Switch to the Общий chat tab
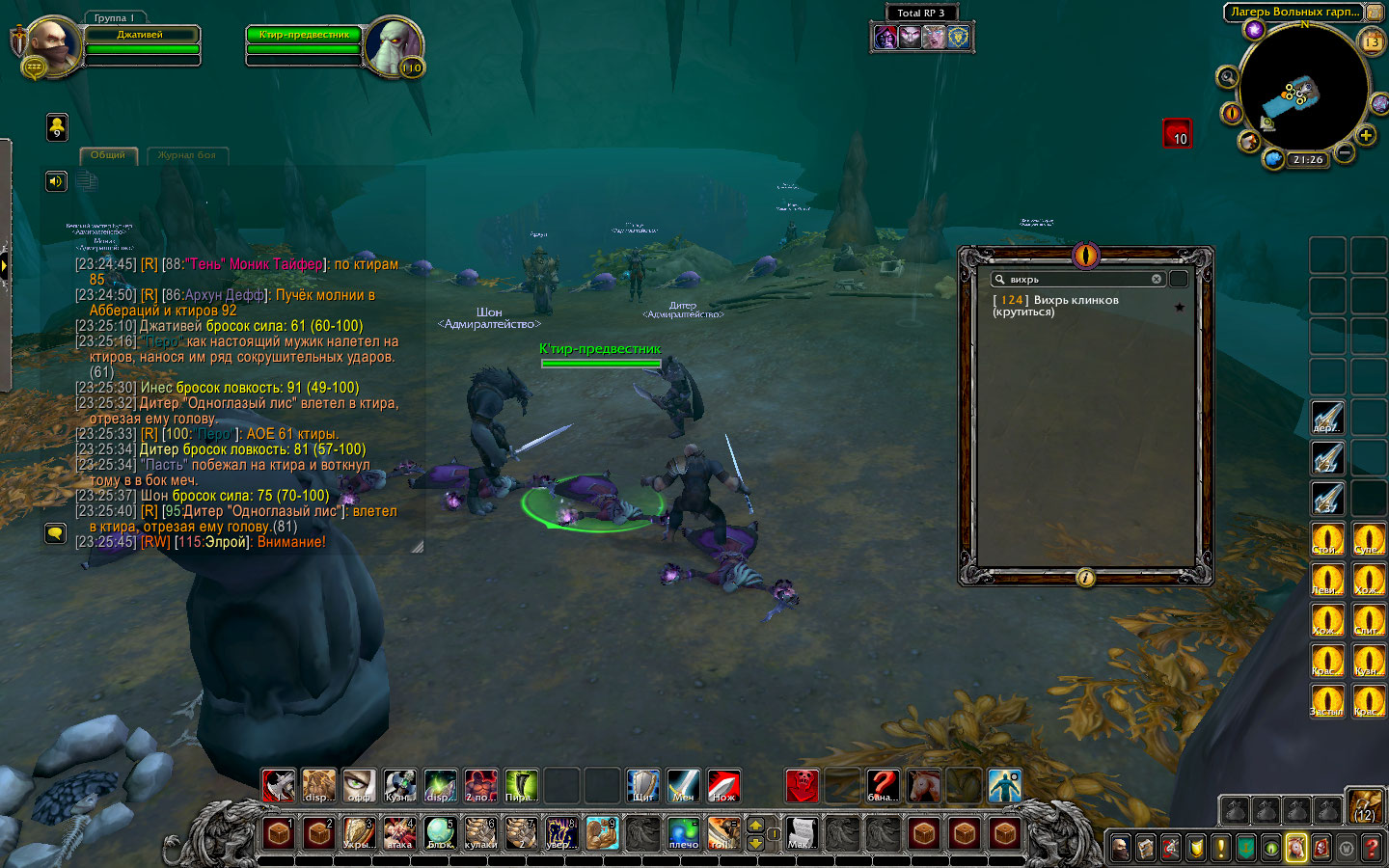 (108, 155)
